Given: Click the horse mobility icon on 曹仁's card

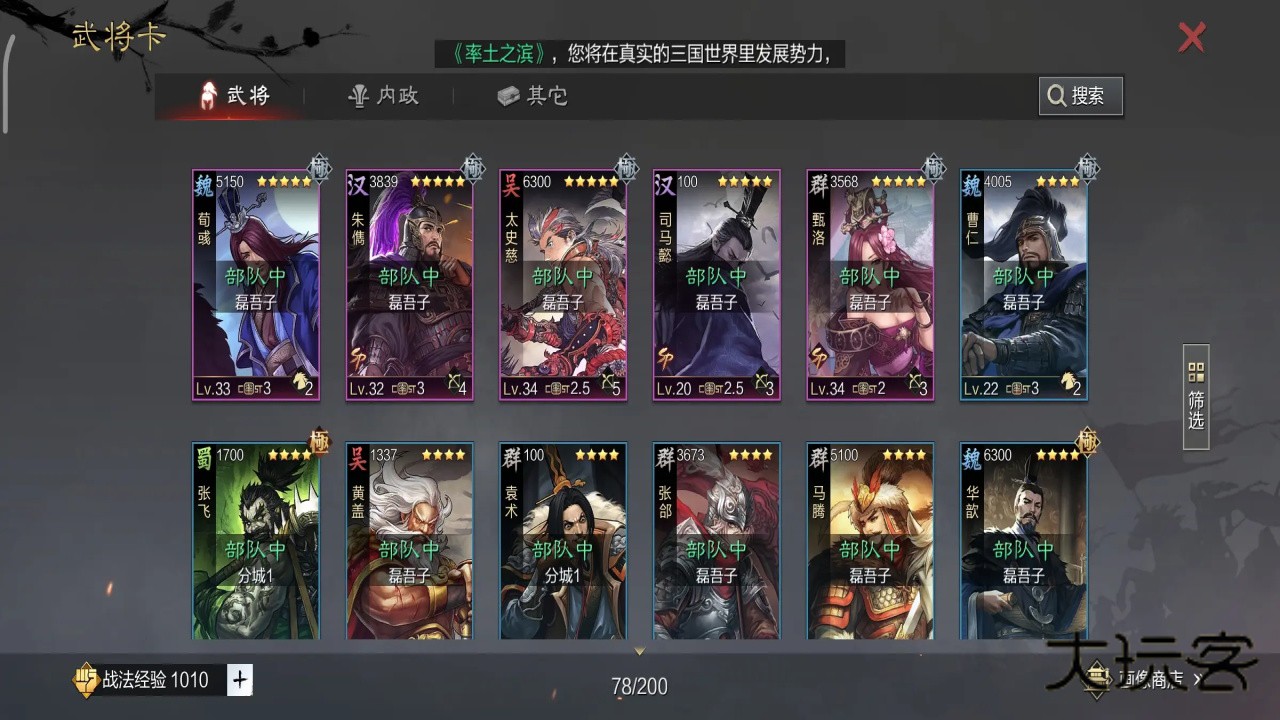Looking at the screenshot, I should coord(1068,383).
